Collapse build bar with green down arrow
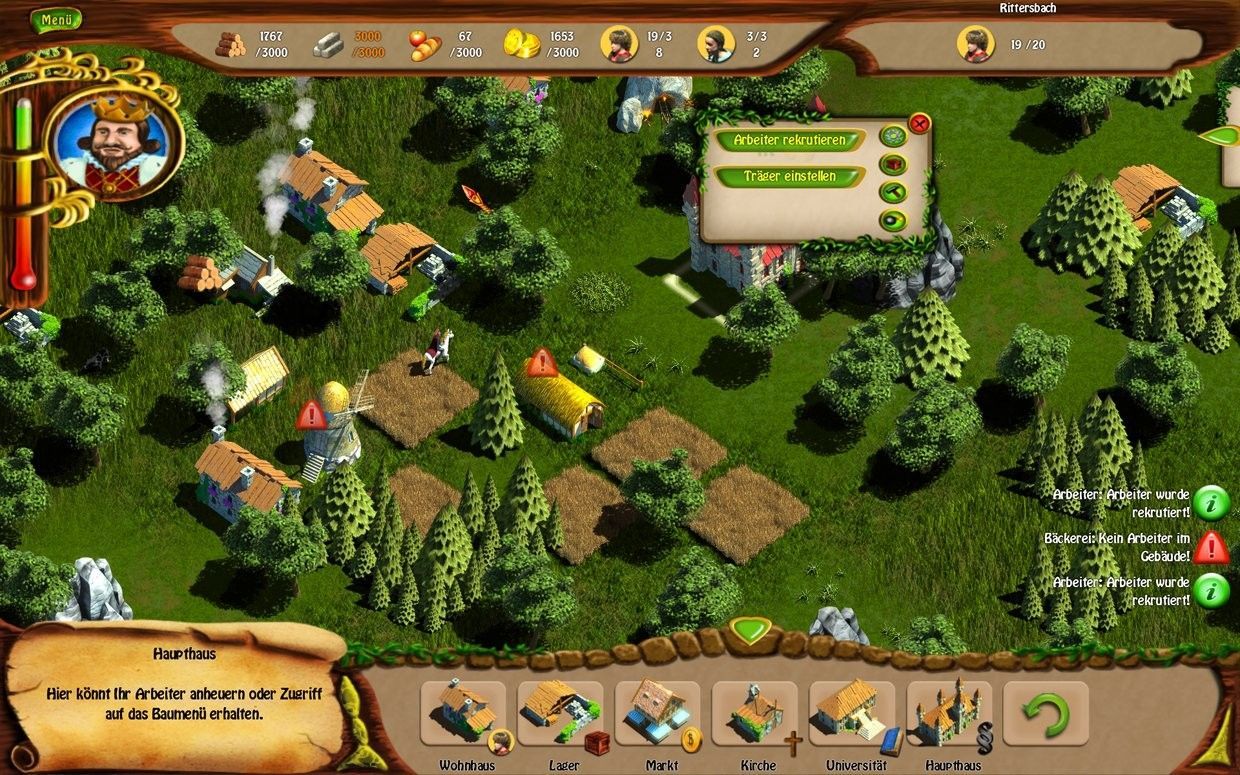The image size is (1240, 775). coord(749,630)
